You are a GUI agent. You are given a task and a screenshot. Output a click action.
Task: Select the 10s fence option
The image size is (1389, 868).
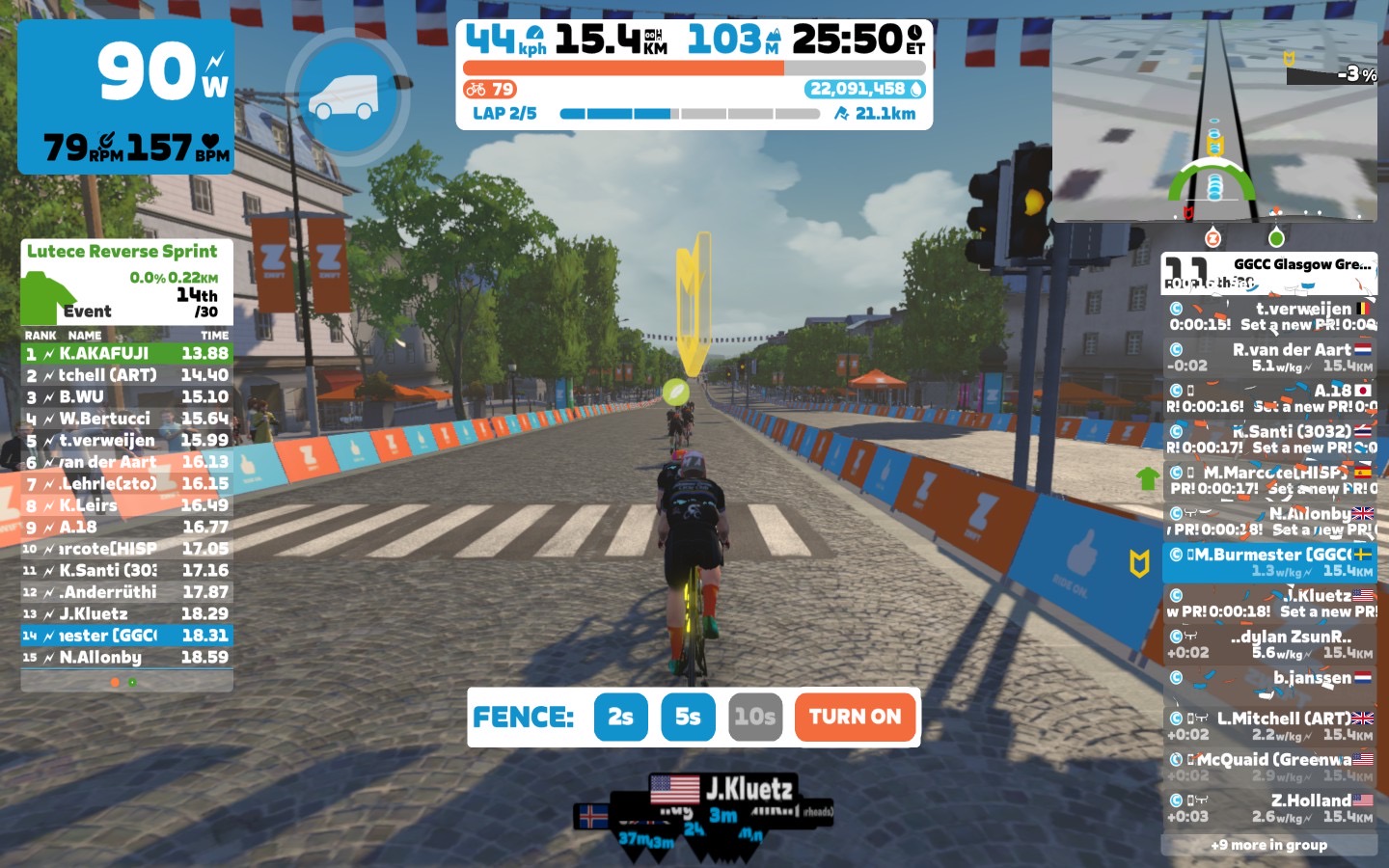755,717
